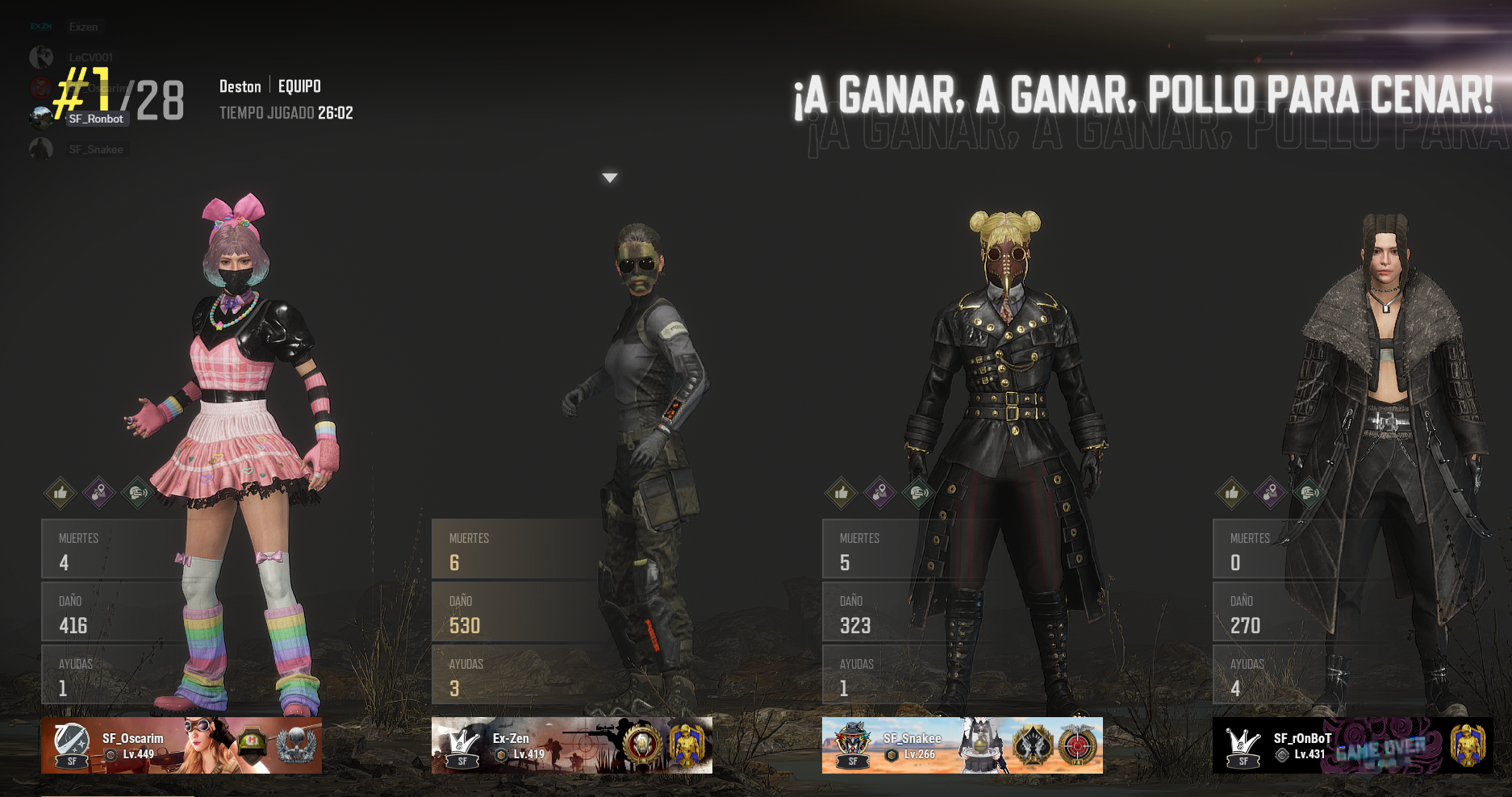1512x797 pixels.
Task: Click the purple map-marker commendation above SF_Oscarim's stats
Action: coord(99,492)
